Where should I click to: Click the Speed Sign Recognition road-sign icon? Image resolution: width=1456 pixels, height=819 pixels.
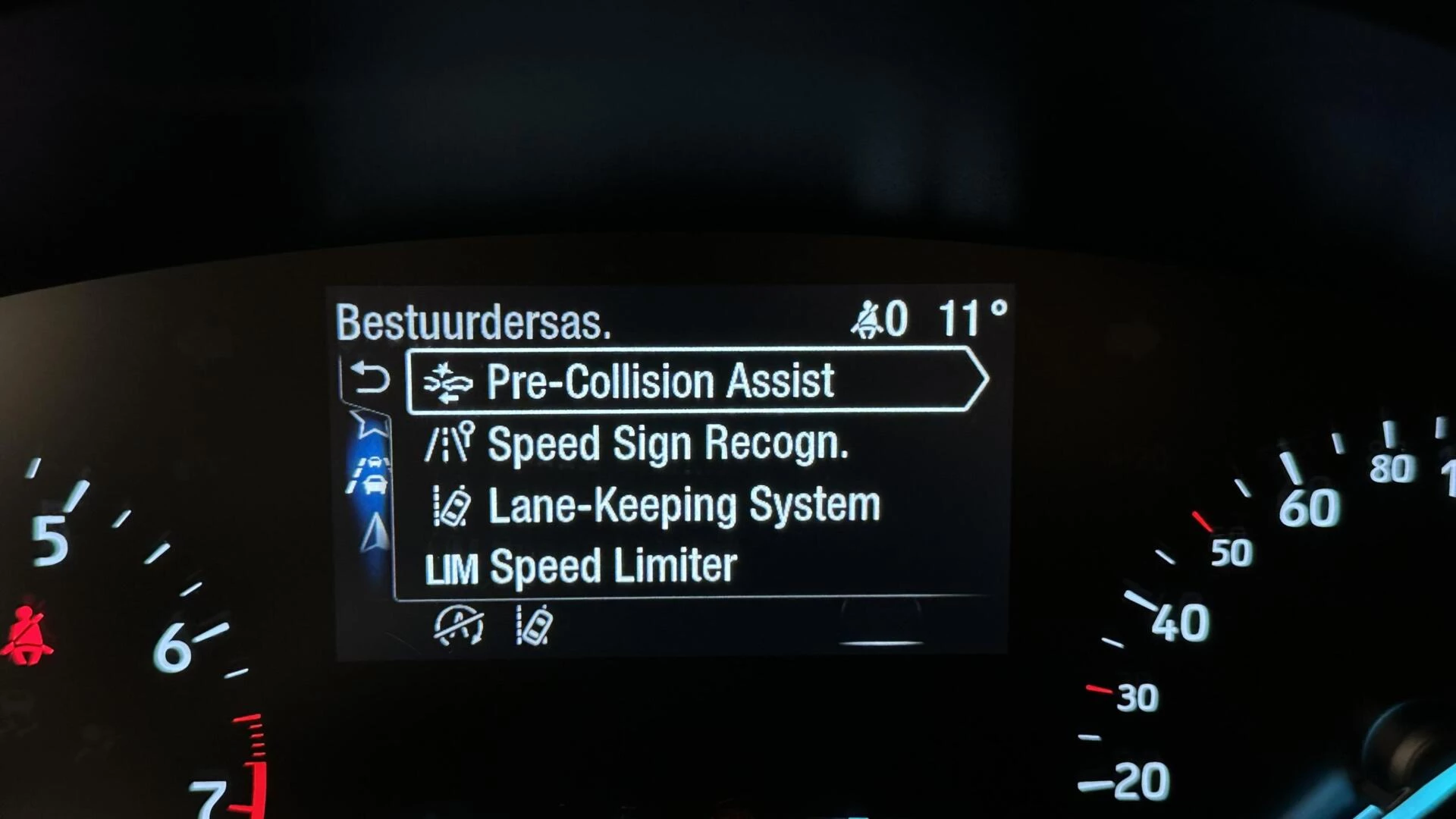[x=449, y=442]
